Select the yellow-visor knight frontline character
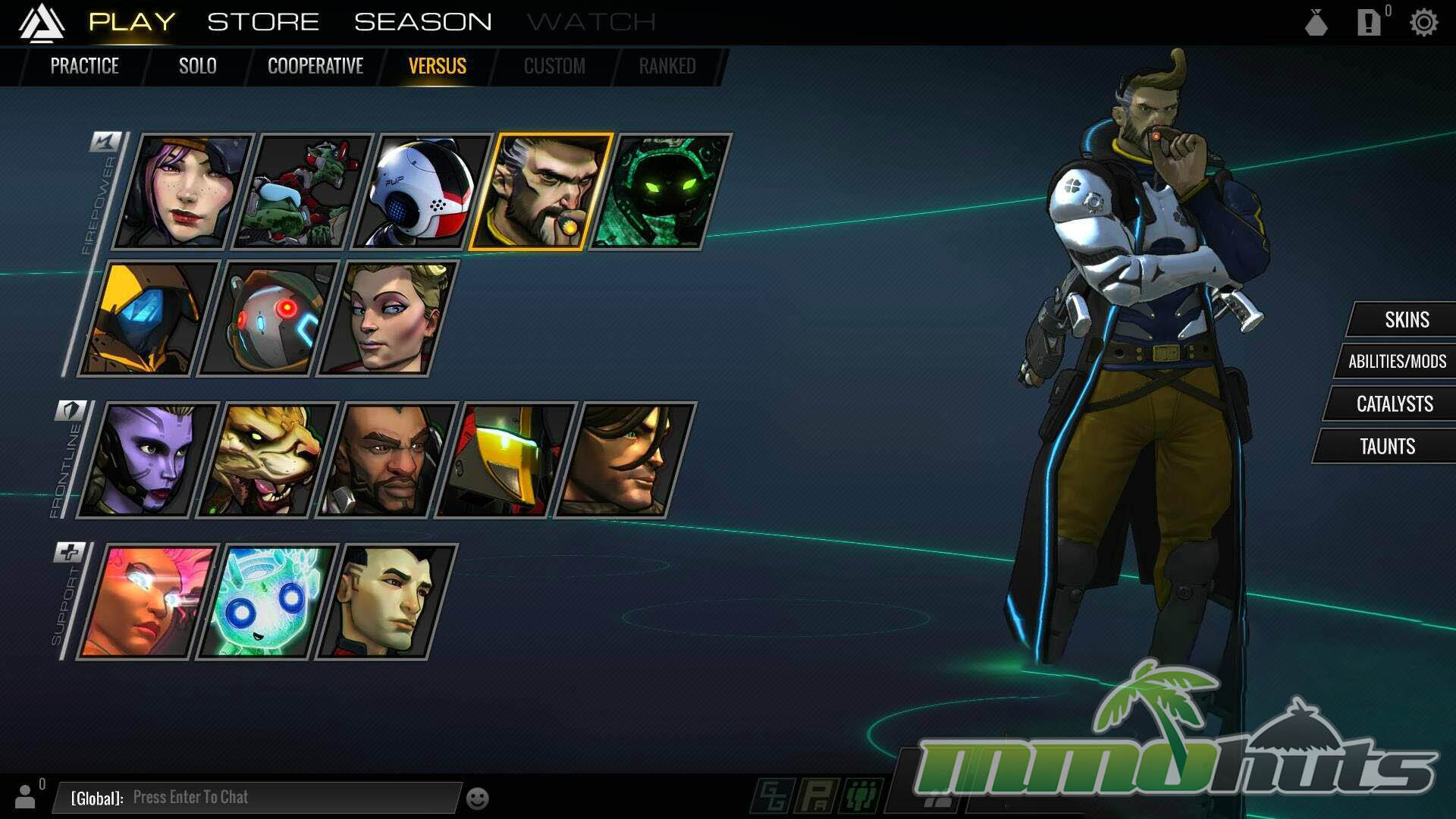 point(505,460)
